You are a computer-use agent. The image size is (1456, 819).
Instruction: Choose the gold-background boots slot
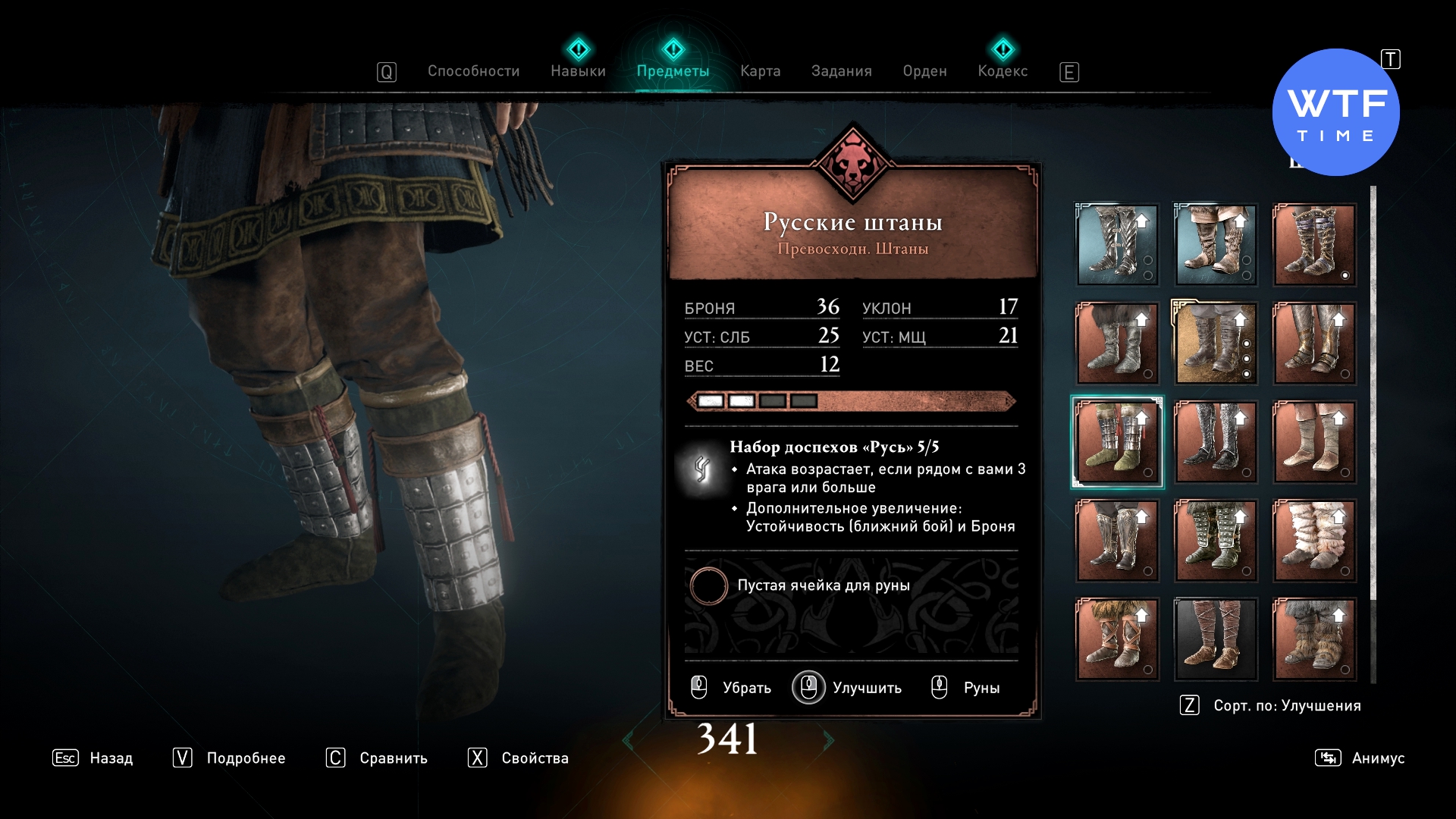1216,344
